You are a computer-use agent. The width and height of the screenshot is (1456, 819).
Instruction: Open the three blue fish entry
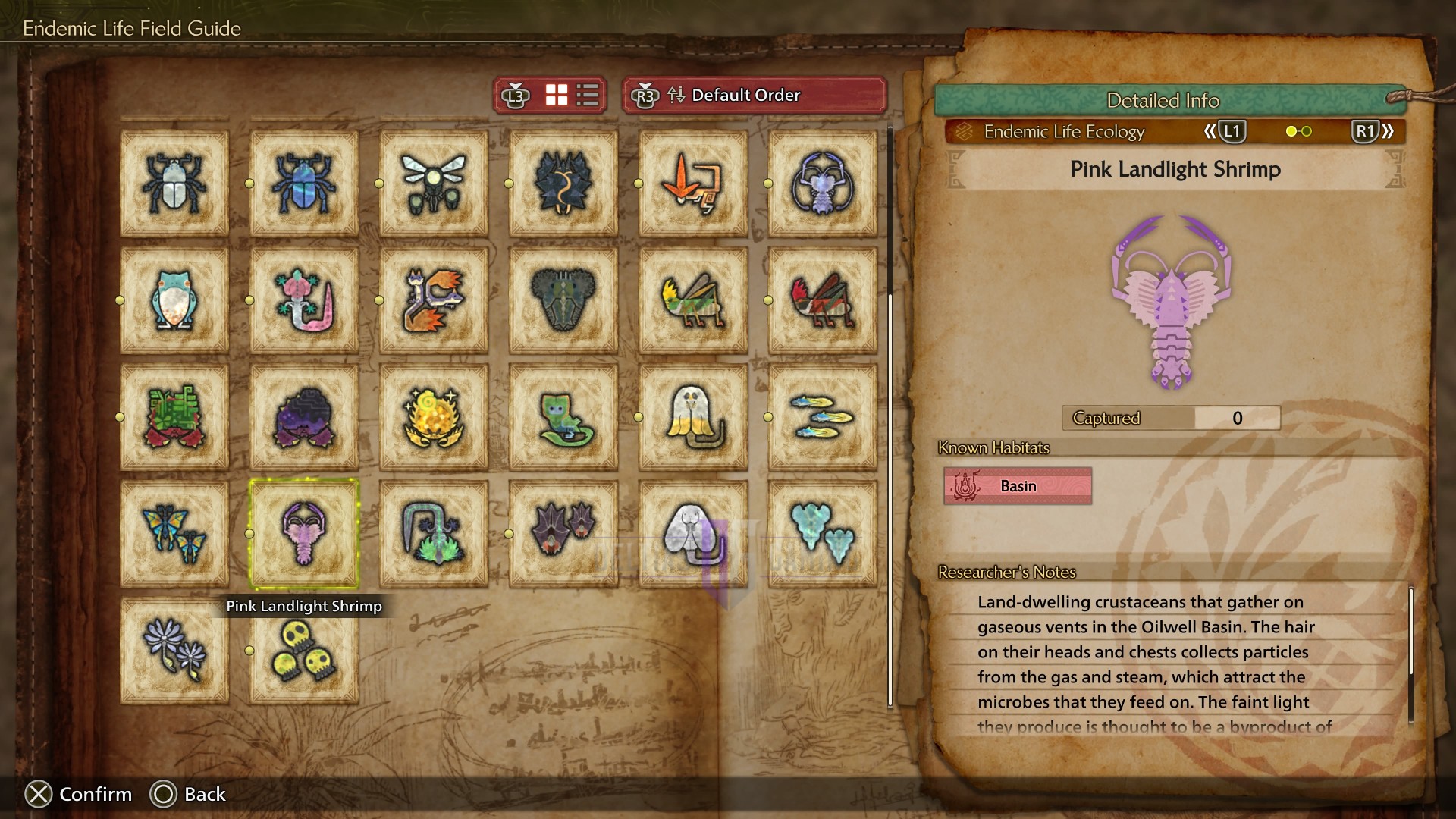(823, 416)
